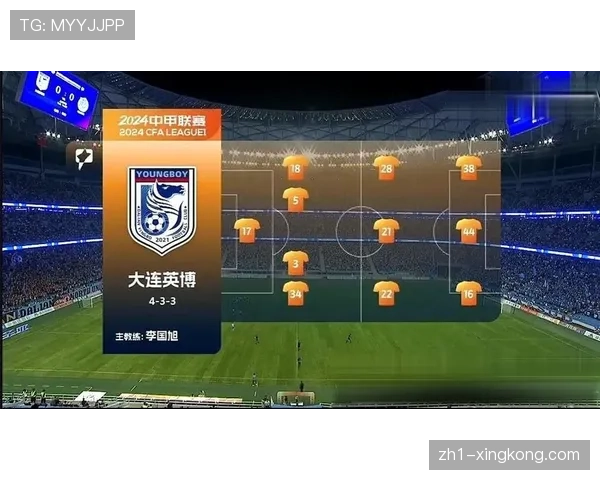Select jersey number 5
The height and width of the screenshot is (480, 600).
pos(295,199)
